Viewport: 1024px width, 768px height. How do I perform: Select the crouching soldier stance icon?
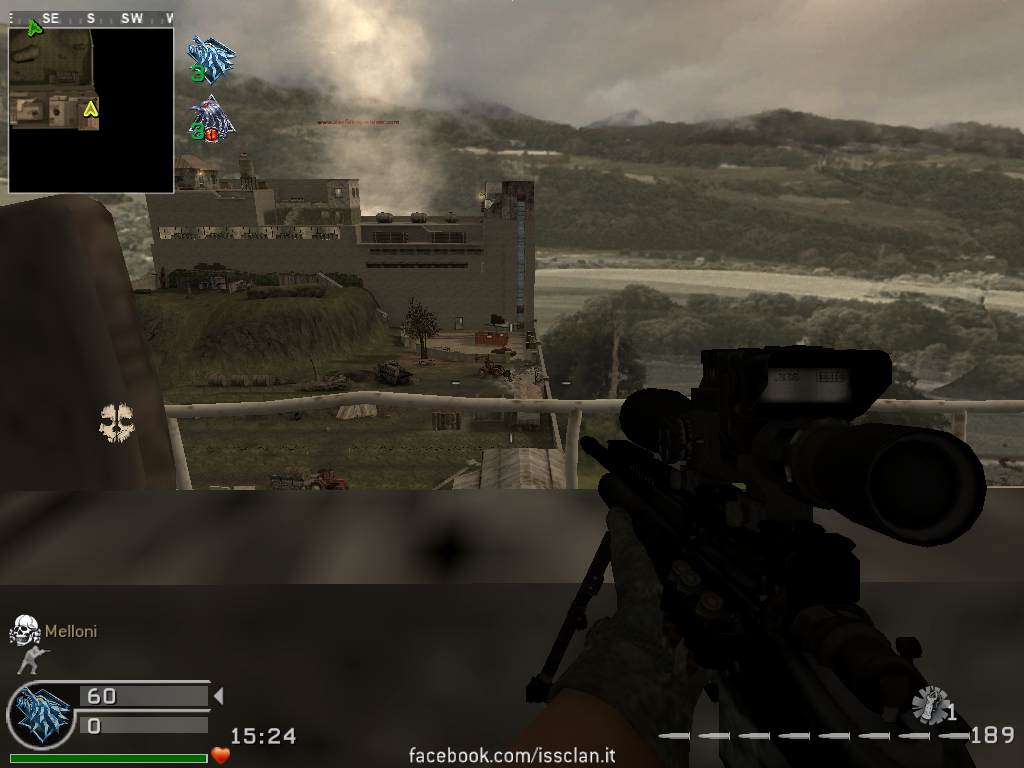click(x=29, y=660)
